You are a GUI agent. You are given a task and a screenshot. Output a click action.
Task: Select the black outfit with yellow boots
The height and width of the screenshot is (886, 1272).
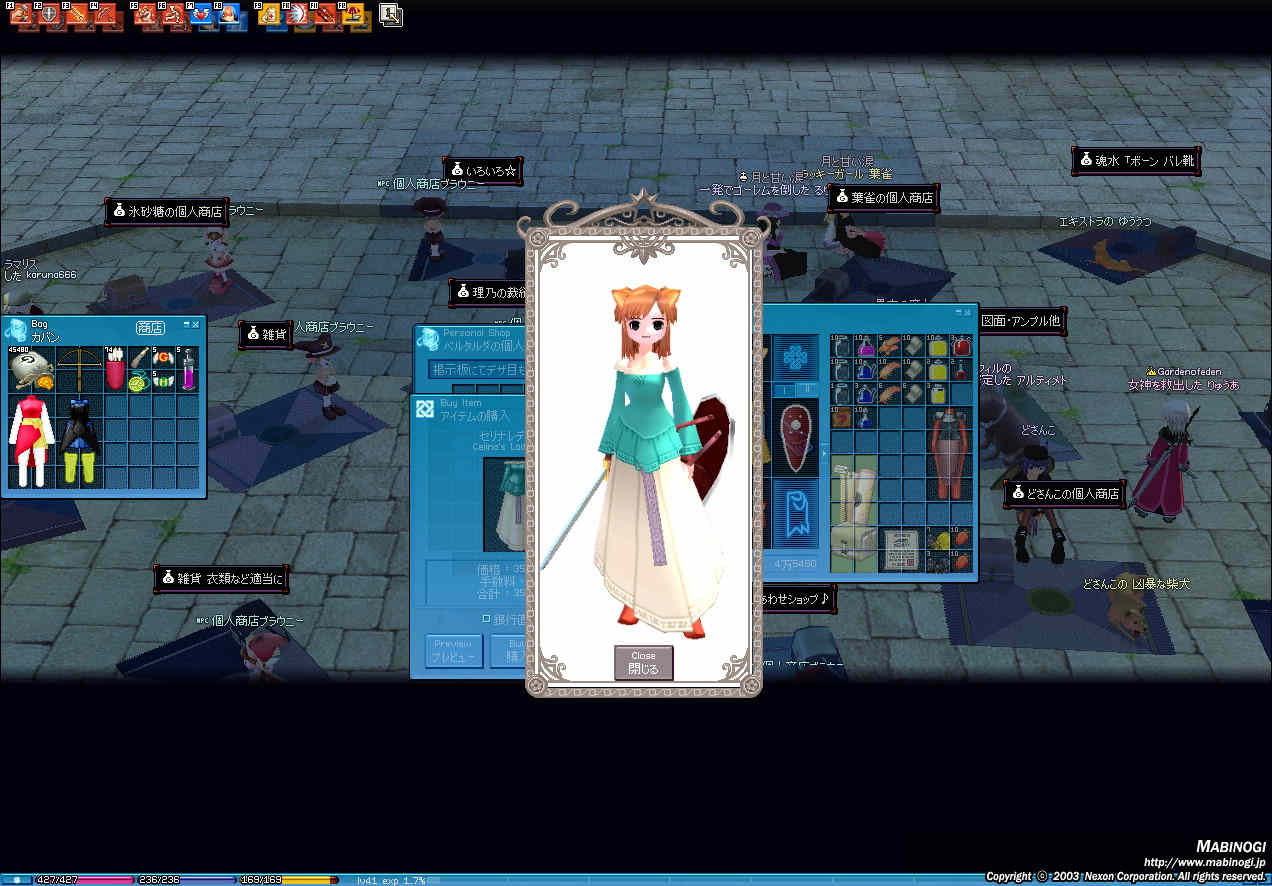click(x=80, y=440)
